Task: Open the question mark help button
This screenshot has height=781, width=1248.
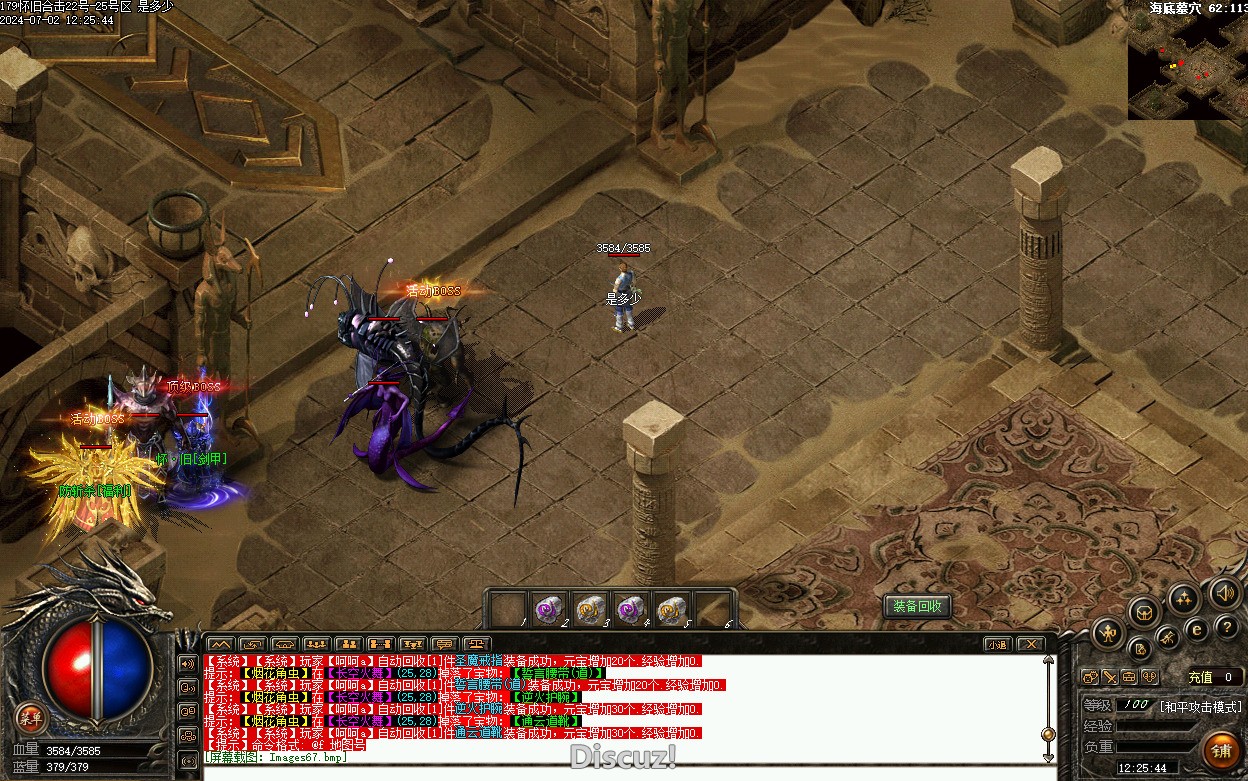Action: coord(1228,627)
